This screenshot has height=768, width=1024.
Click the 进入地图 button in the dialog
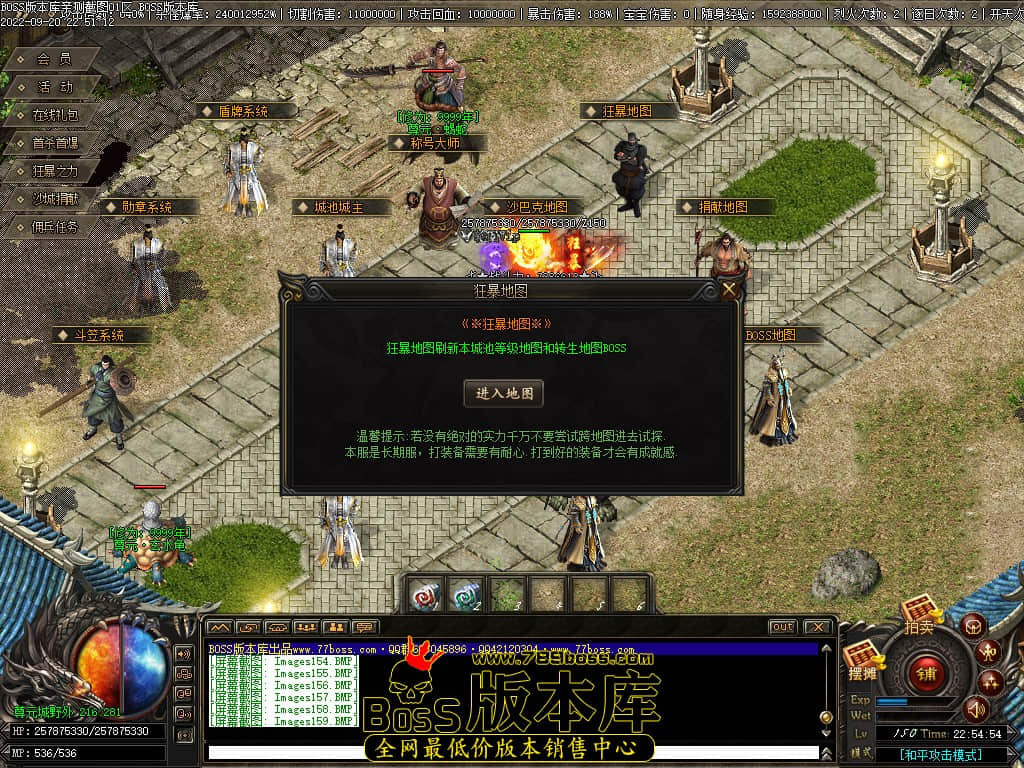(504, 393)
